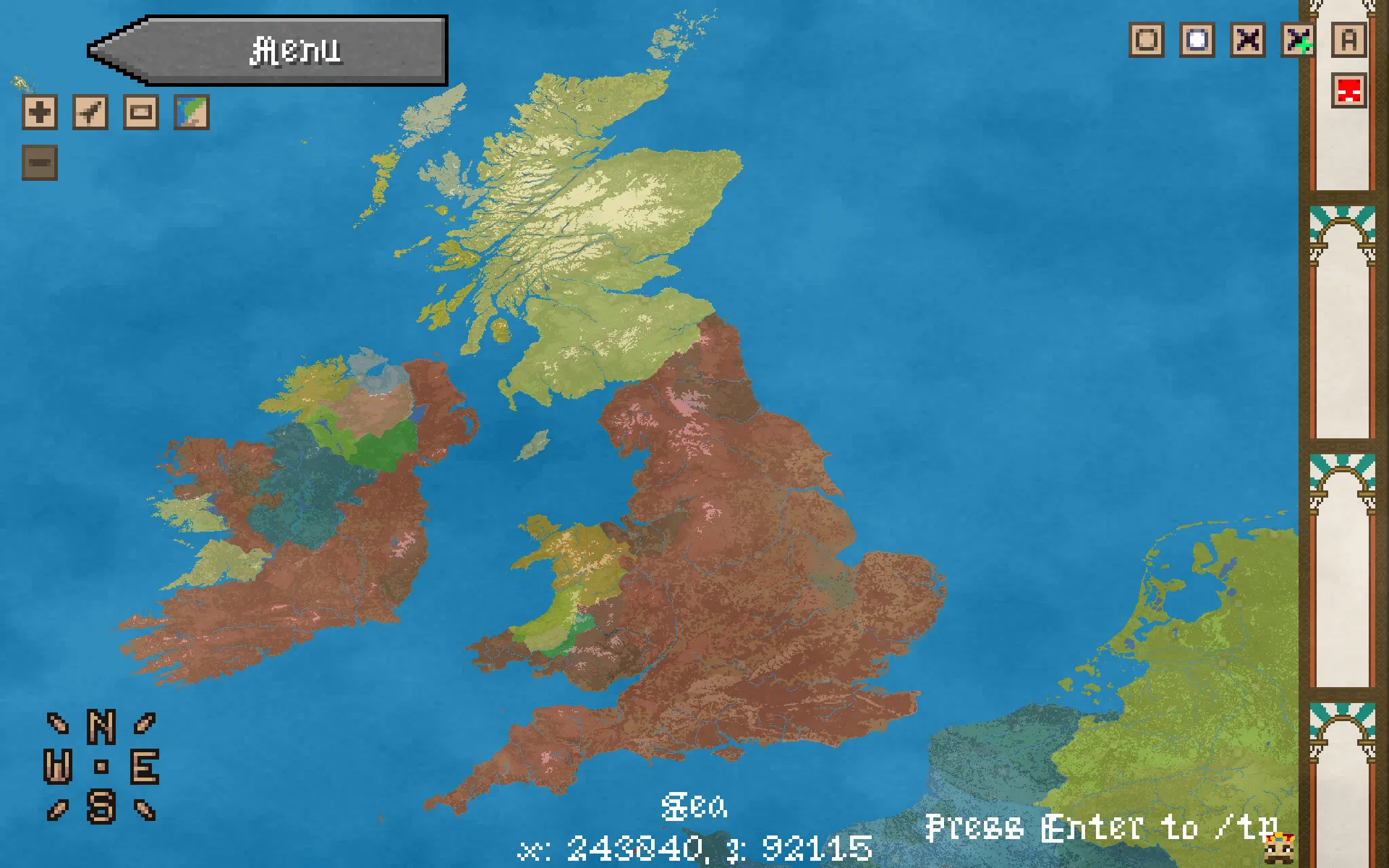Select the zoom out (-) map tool
The height and width of the screenshot is (868, 1389).
[40, 163]
